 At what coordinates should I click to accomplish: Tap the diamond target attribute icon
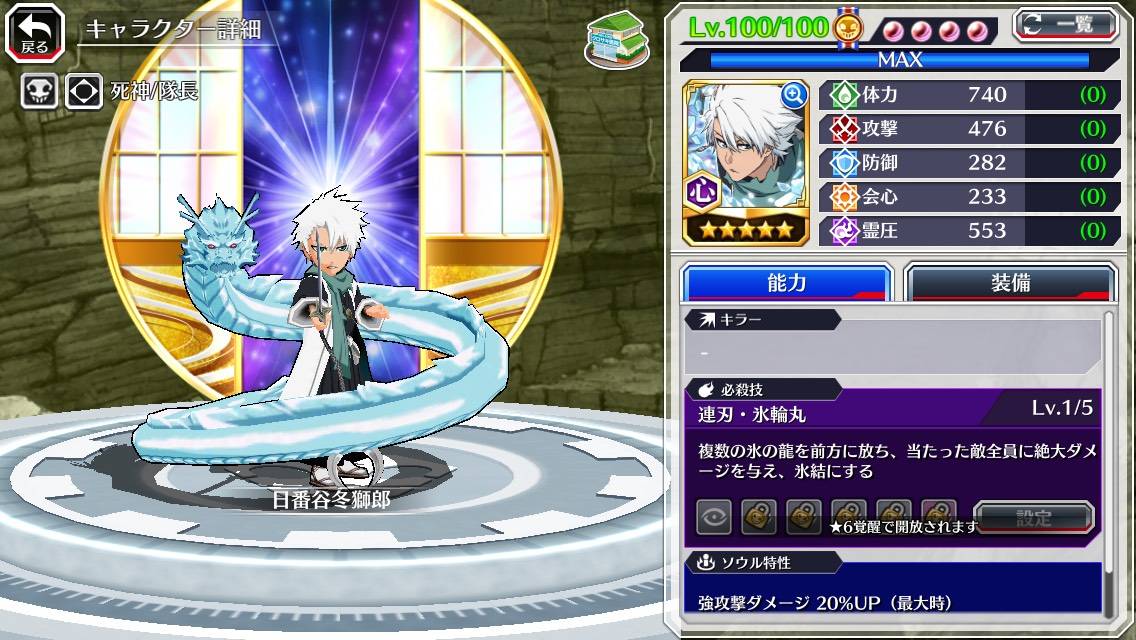coord(83,91)
